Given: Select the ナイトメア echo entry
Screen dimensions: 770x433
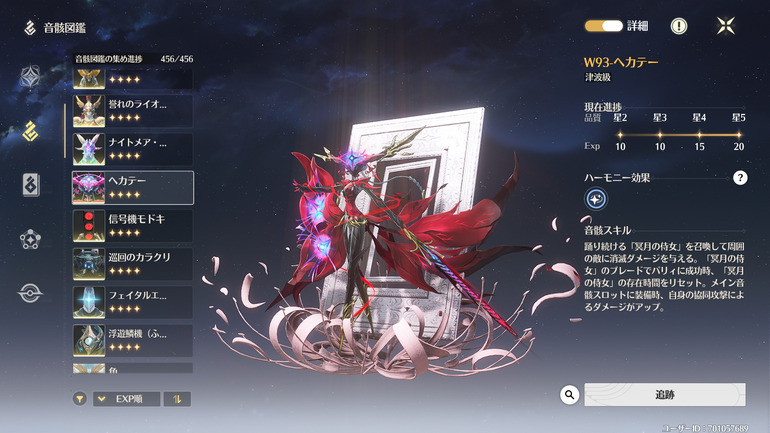Looking at the screenshot, I should click(133, 148).
